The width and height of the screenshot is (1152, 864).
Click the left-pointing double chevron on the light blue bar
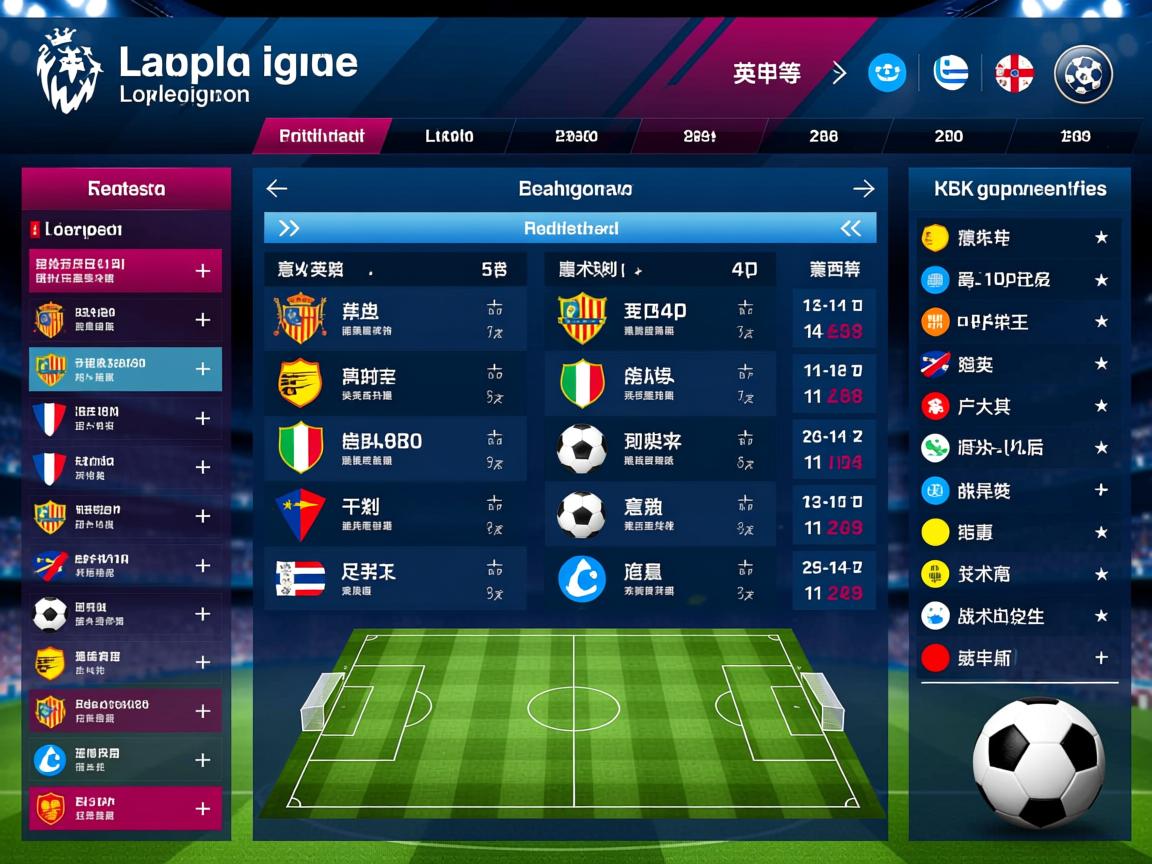point(851,228)
